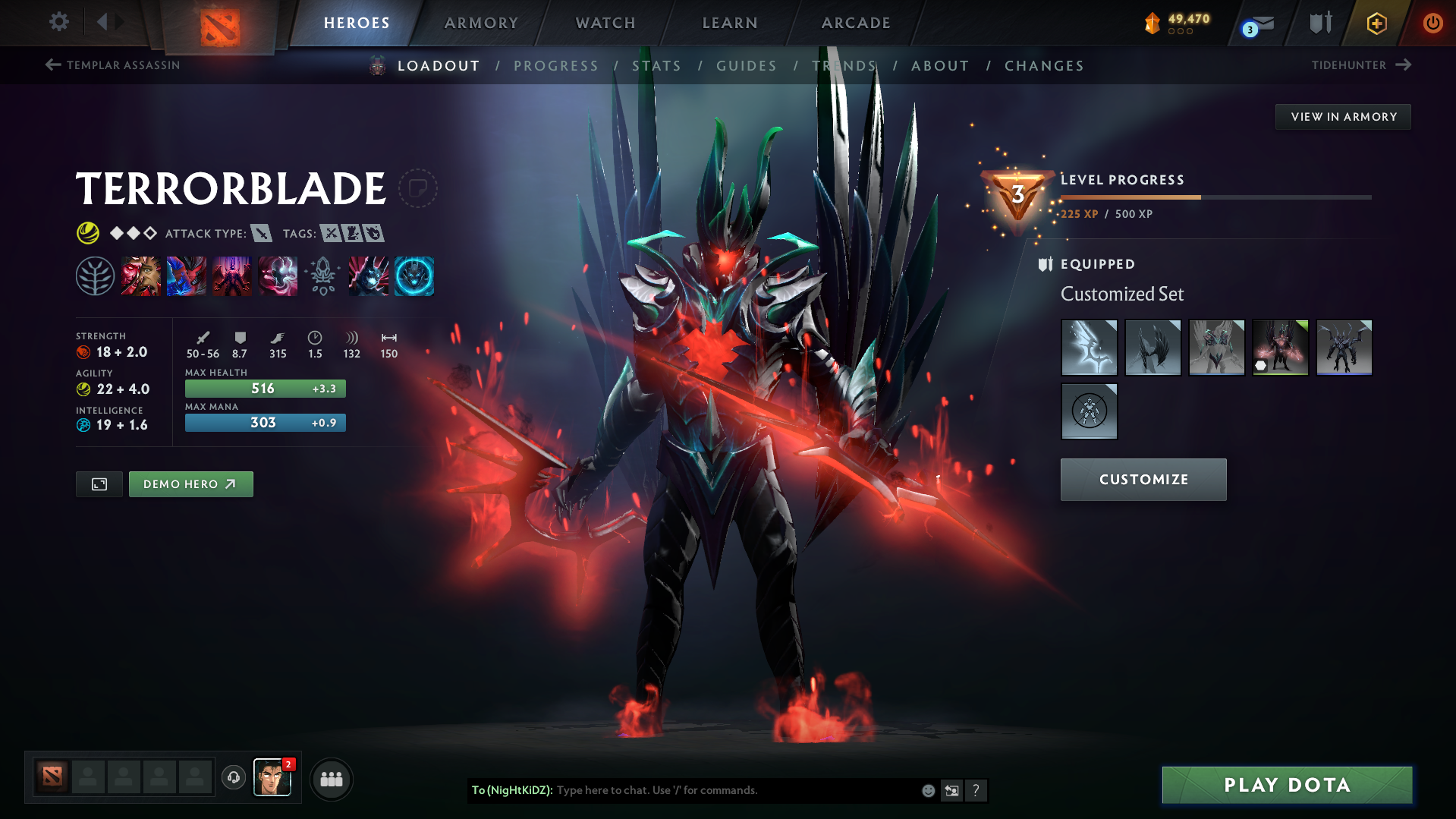
Task: Select the first white wings thumbnail in Customized Set
Action: tap(1089, 348)
